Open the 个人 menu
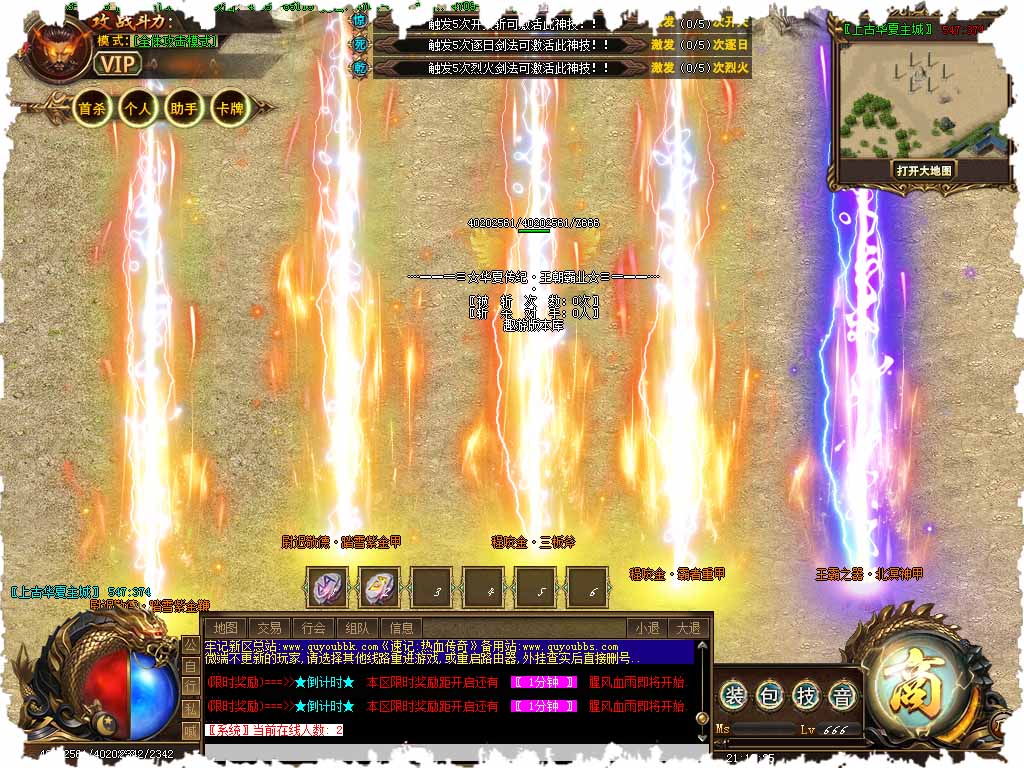 pyautogui.click(x=137, y=108)
